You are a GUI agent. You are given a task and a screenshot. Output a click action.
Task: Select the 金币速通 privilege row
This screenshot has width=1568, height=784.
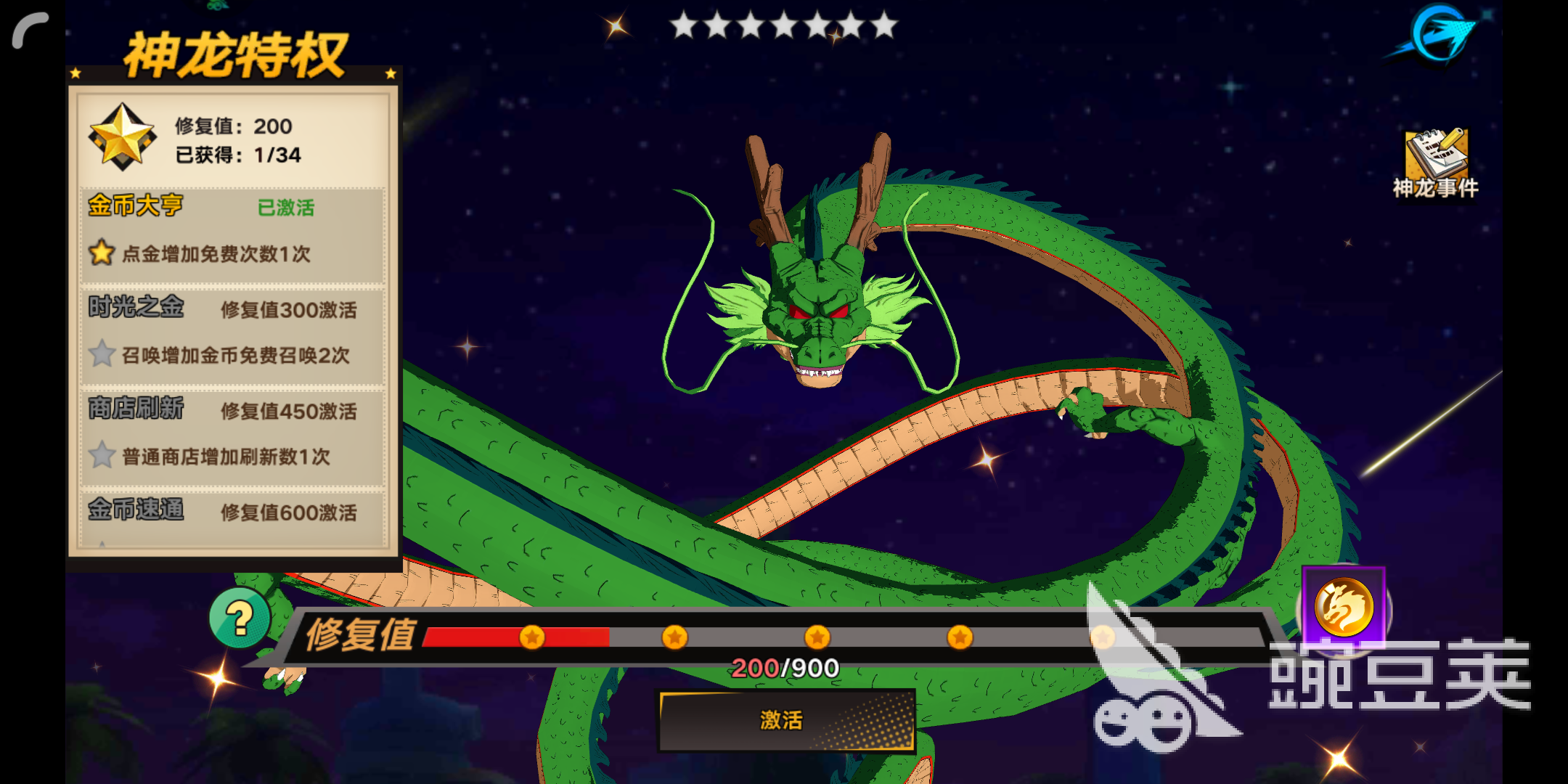point(232,517)
